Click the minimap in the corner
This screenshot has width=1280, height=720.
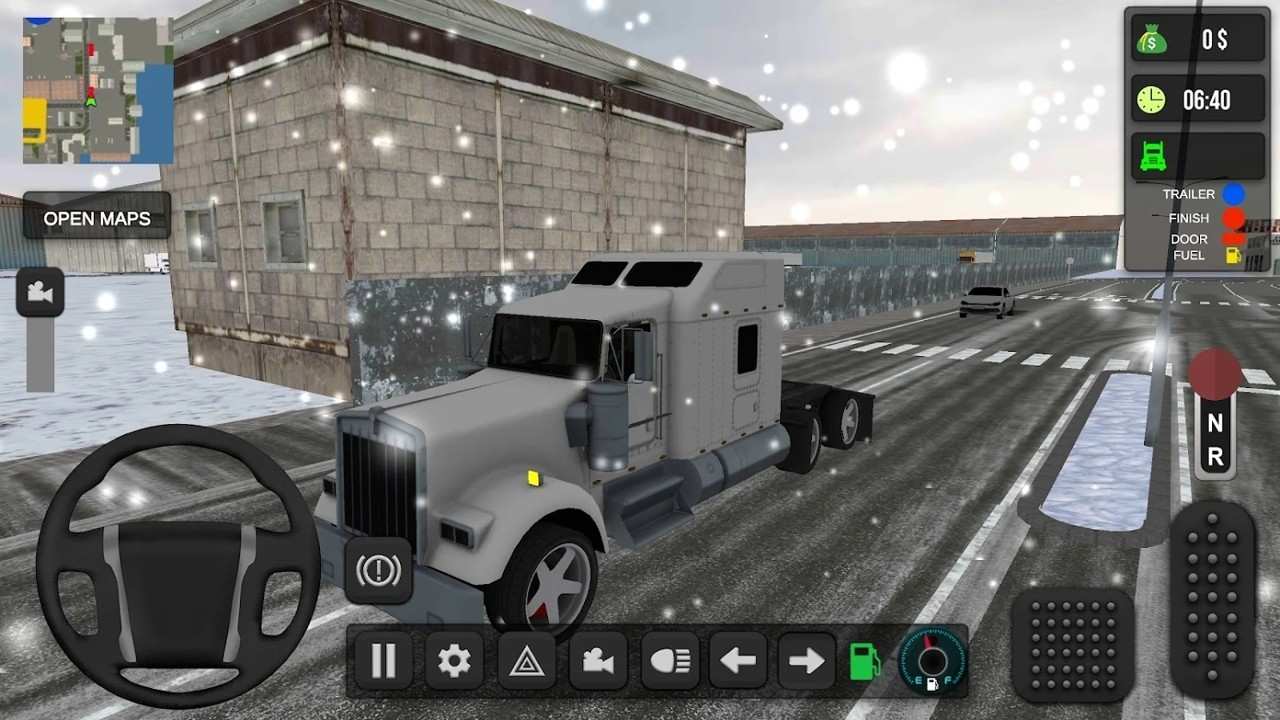pos(97,91)
